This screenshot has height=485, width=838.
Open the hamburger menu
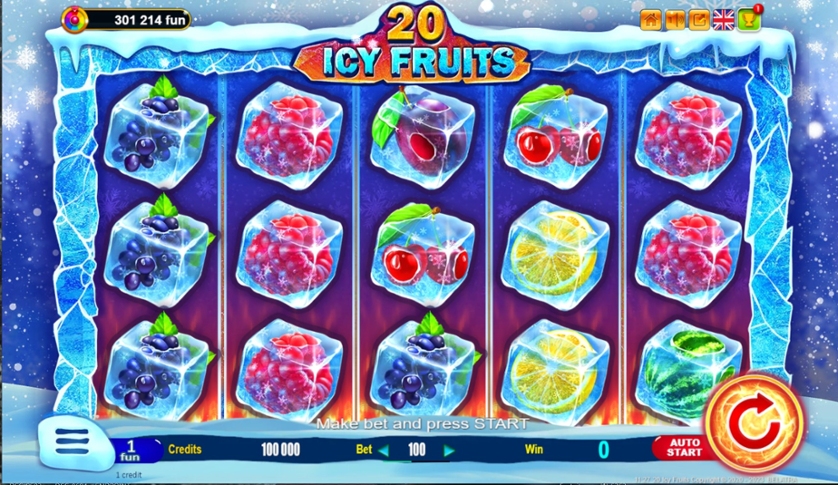click(x=71, y=441)
